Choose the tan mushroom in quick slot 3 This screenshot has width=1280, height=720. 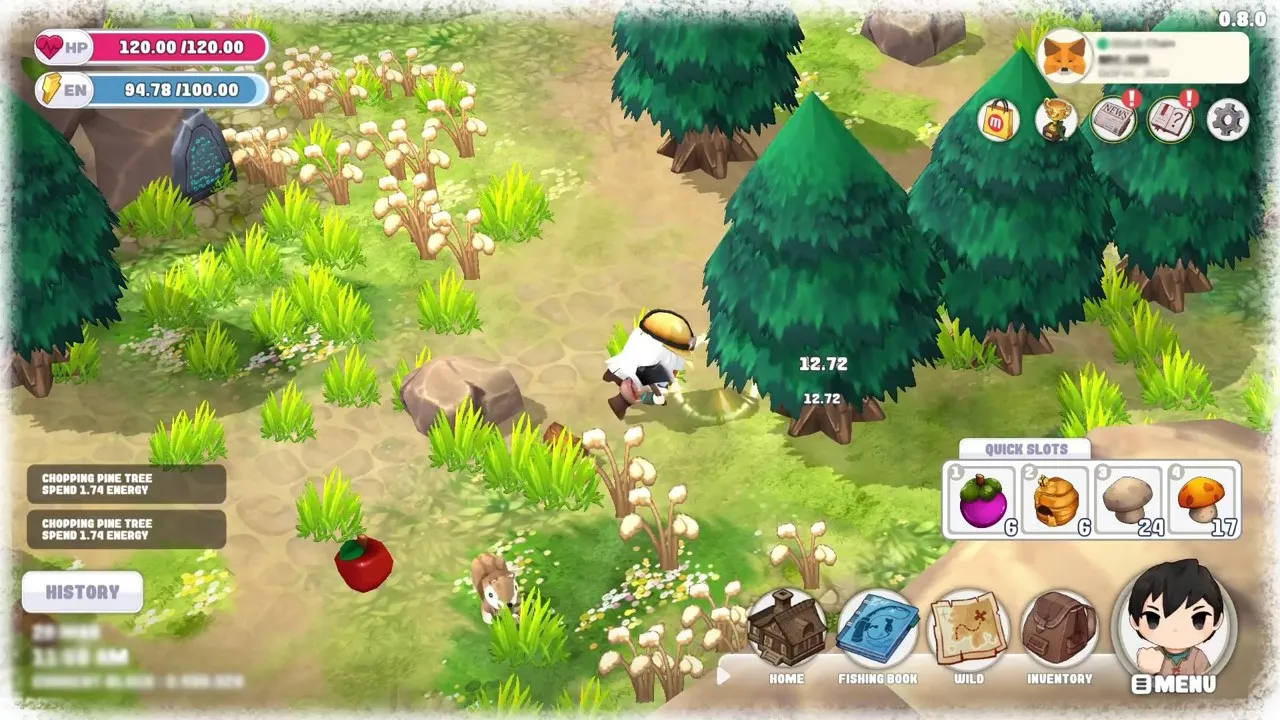1129,500
